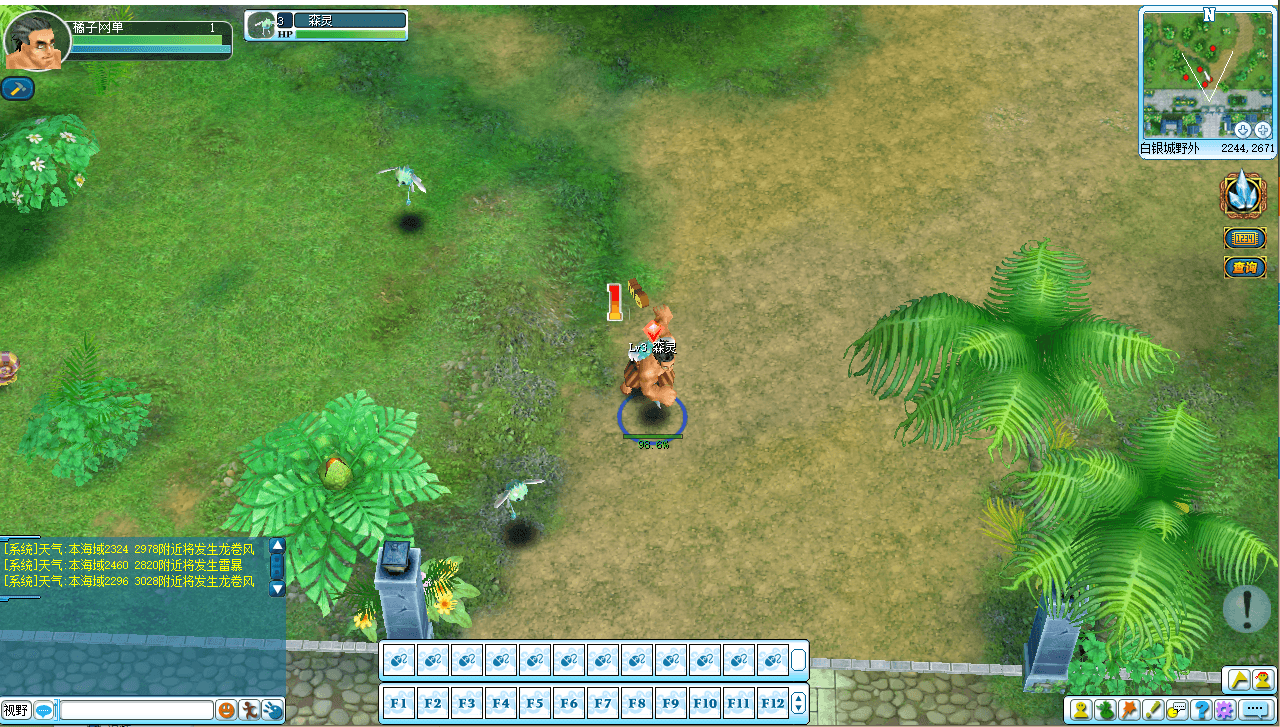Click the minimap zoom-out arrow button

click(x=1243, y=129)
